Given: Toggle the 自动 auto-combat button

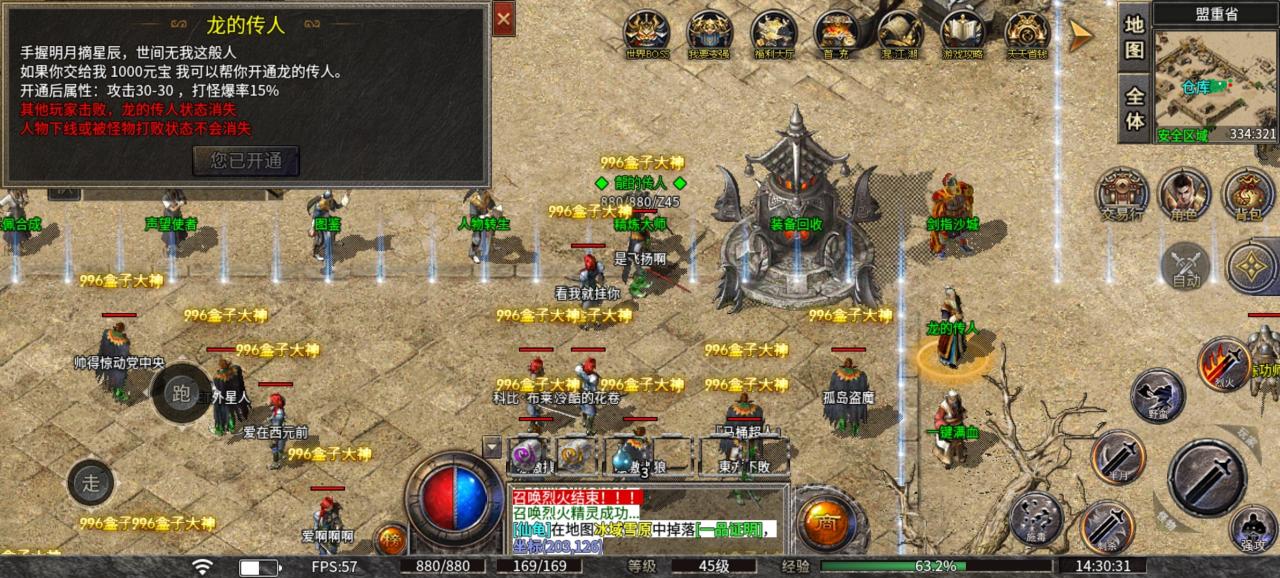Looking at the screenshot, I should [x=1186, y=266].
